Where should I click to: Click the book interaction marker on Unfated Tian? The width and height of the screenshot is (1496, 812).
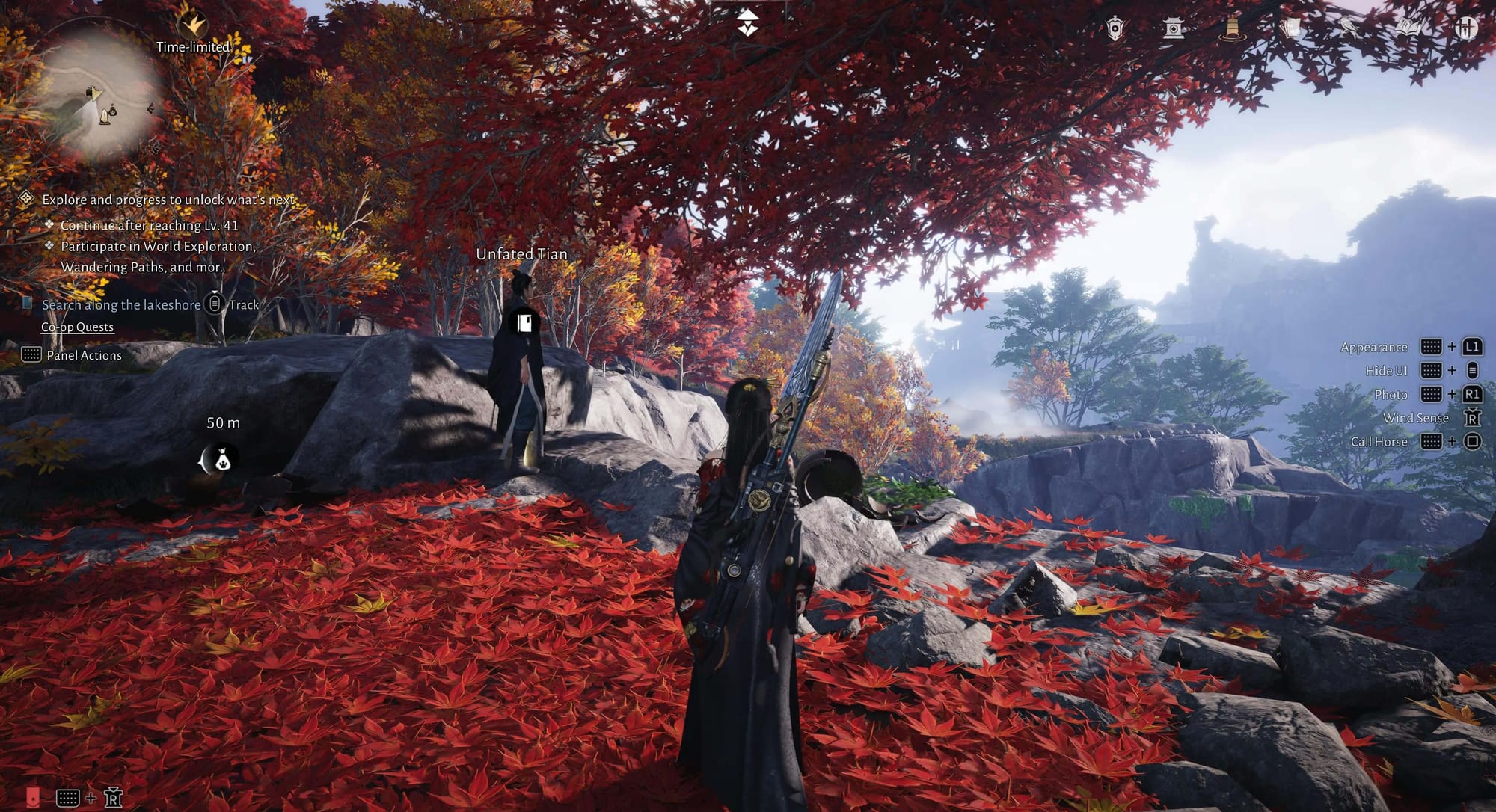tap(524, 322)
